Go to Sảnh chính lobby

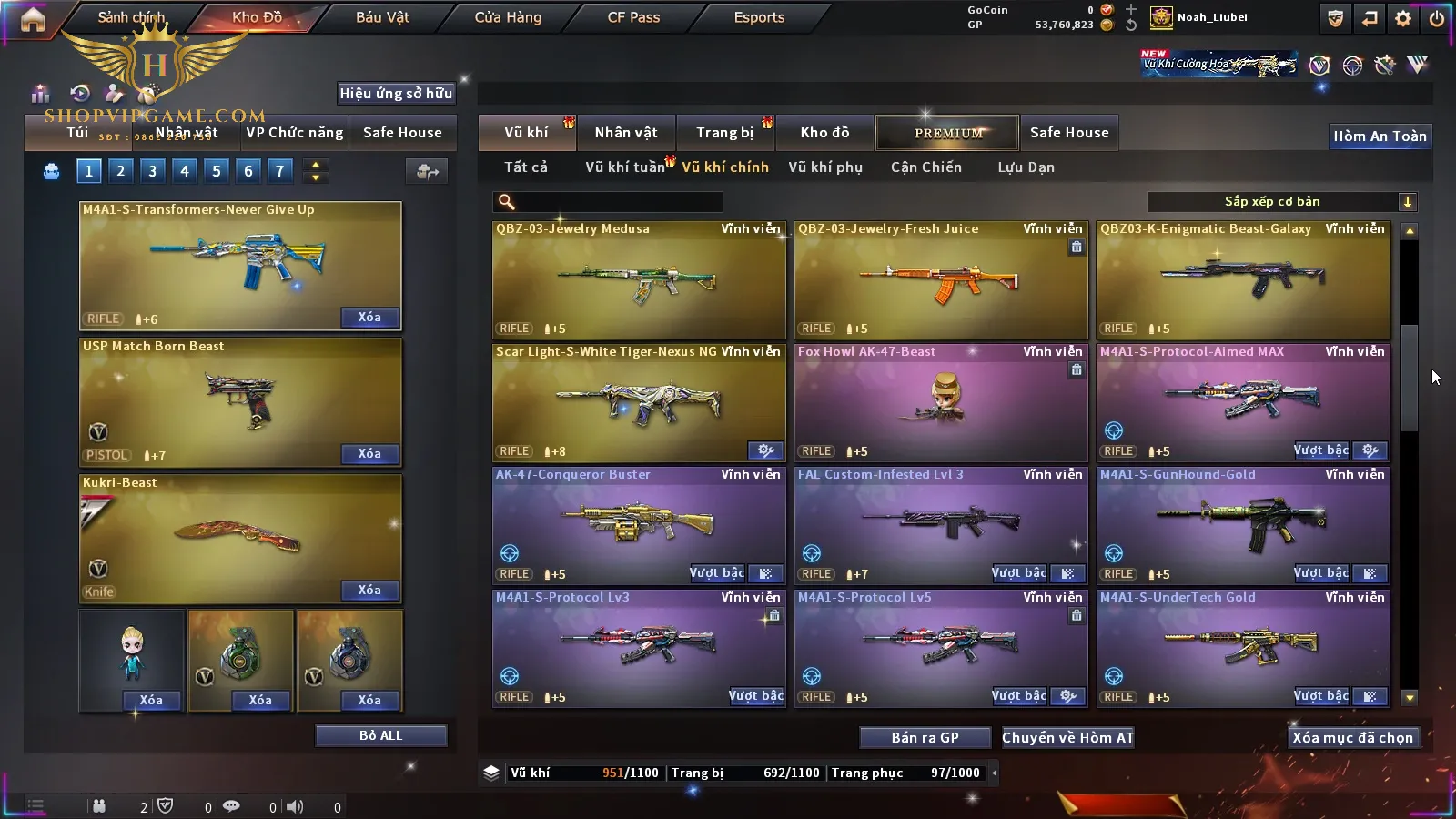131,17
